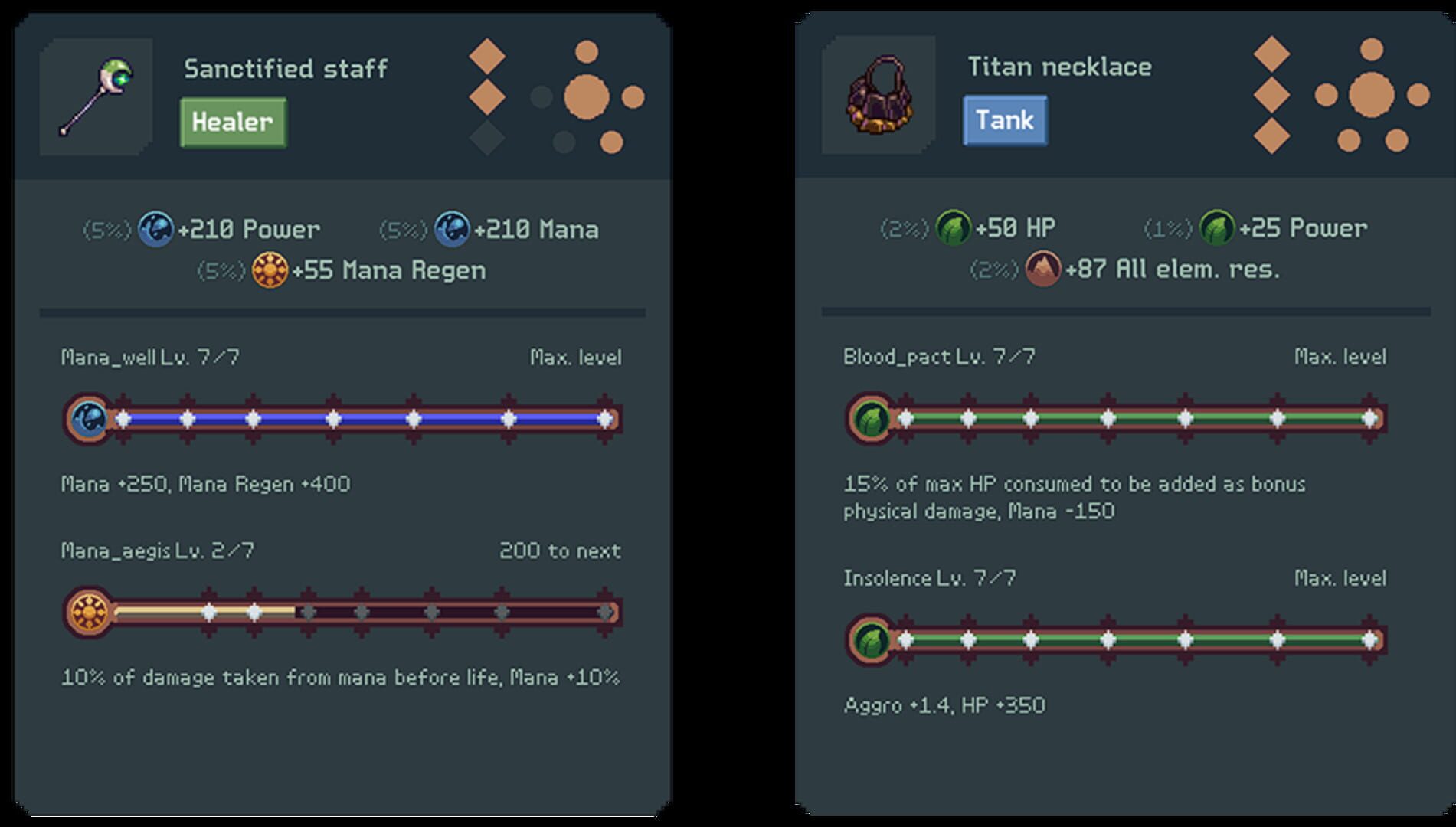
Task: Click the Max. level label on Mana_well
Action: [x=576, y=357]
